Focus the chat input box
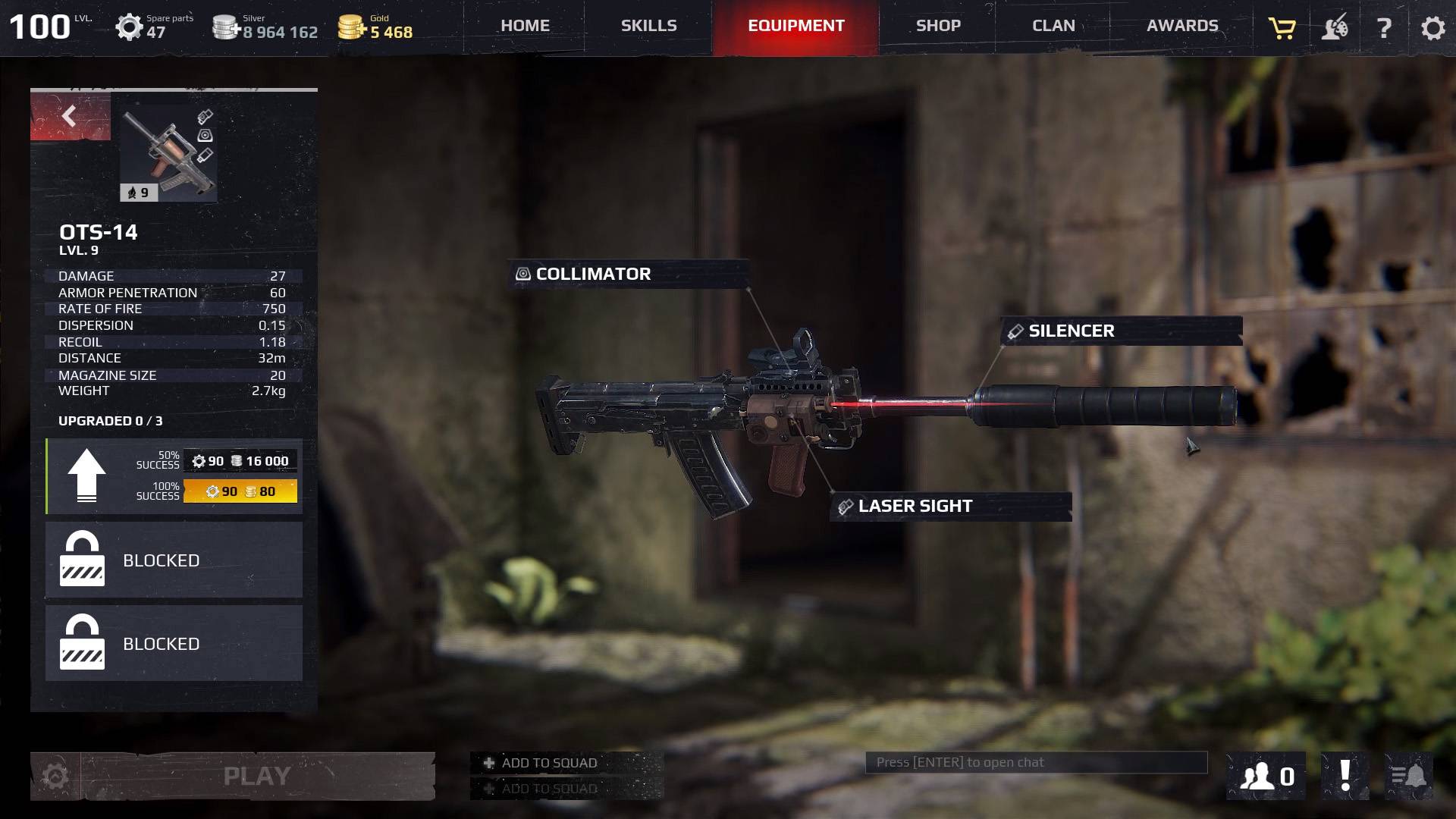 click(x=1036, y=763)
